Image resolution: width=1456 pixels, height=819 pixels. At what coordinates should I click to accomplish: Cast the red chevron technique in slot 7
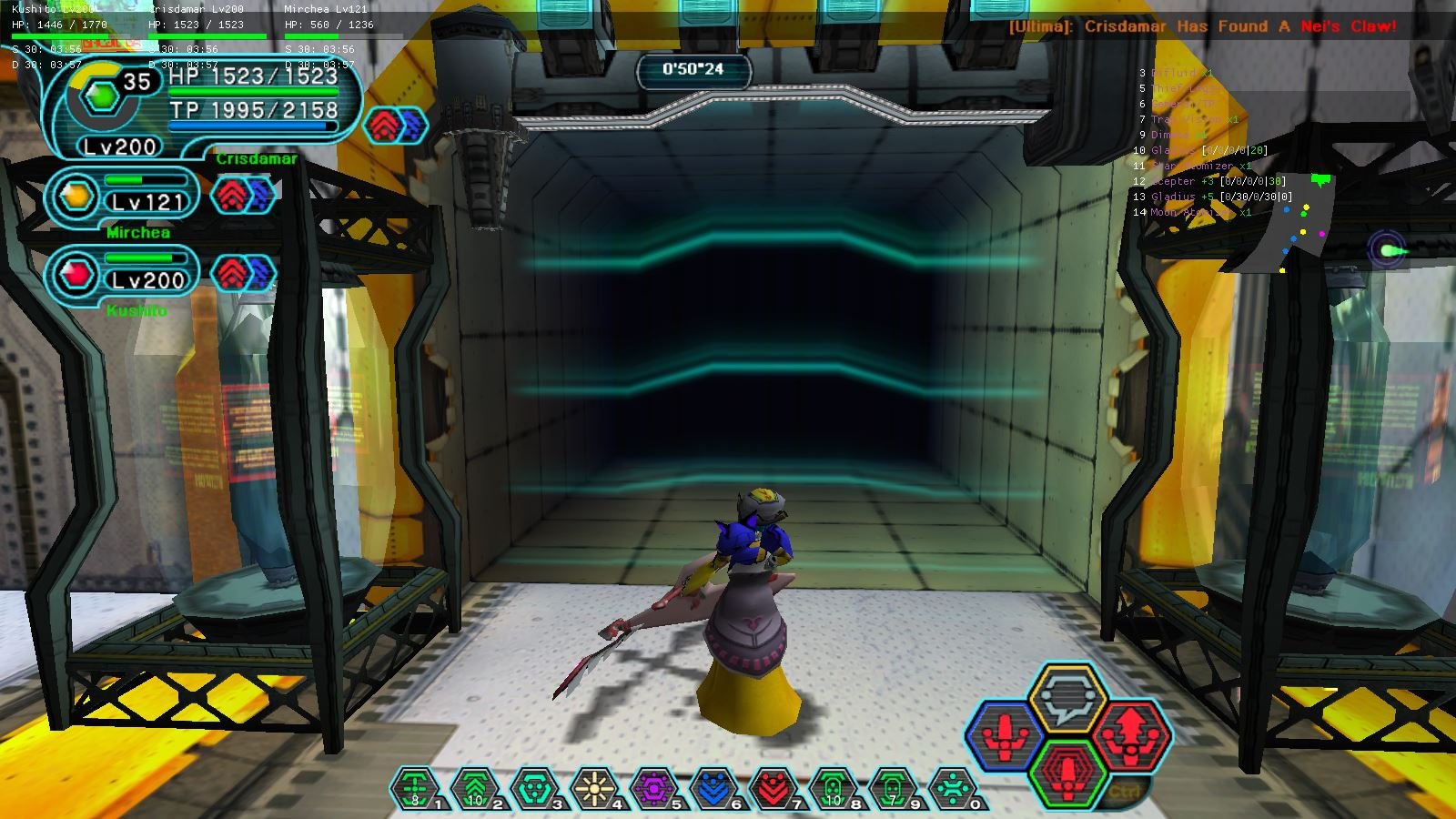774,789
